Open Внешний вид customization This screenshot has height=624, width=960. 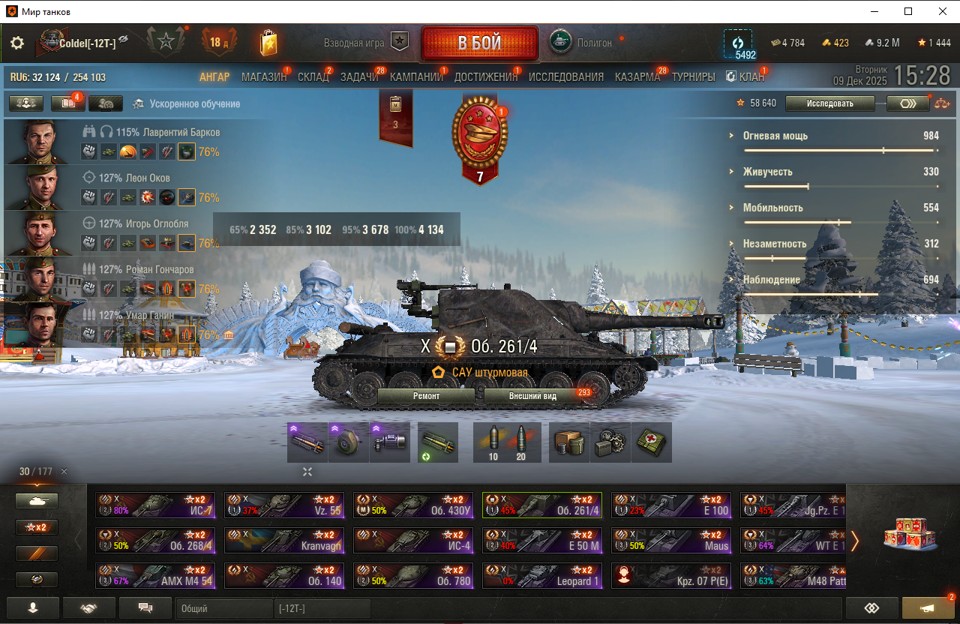point(533,396)
